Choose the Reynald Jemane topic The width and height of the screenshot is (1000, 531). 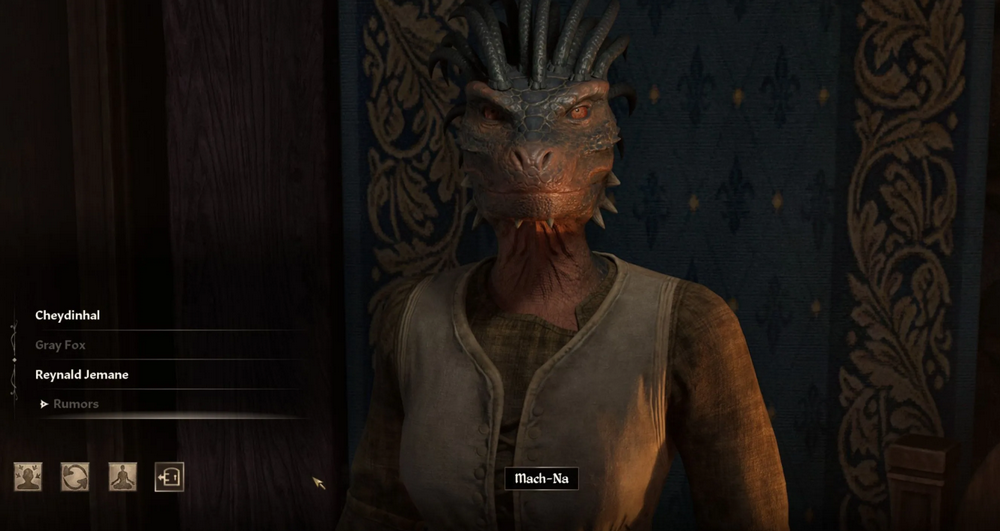[x=82, y=375]
